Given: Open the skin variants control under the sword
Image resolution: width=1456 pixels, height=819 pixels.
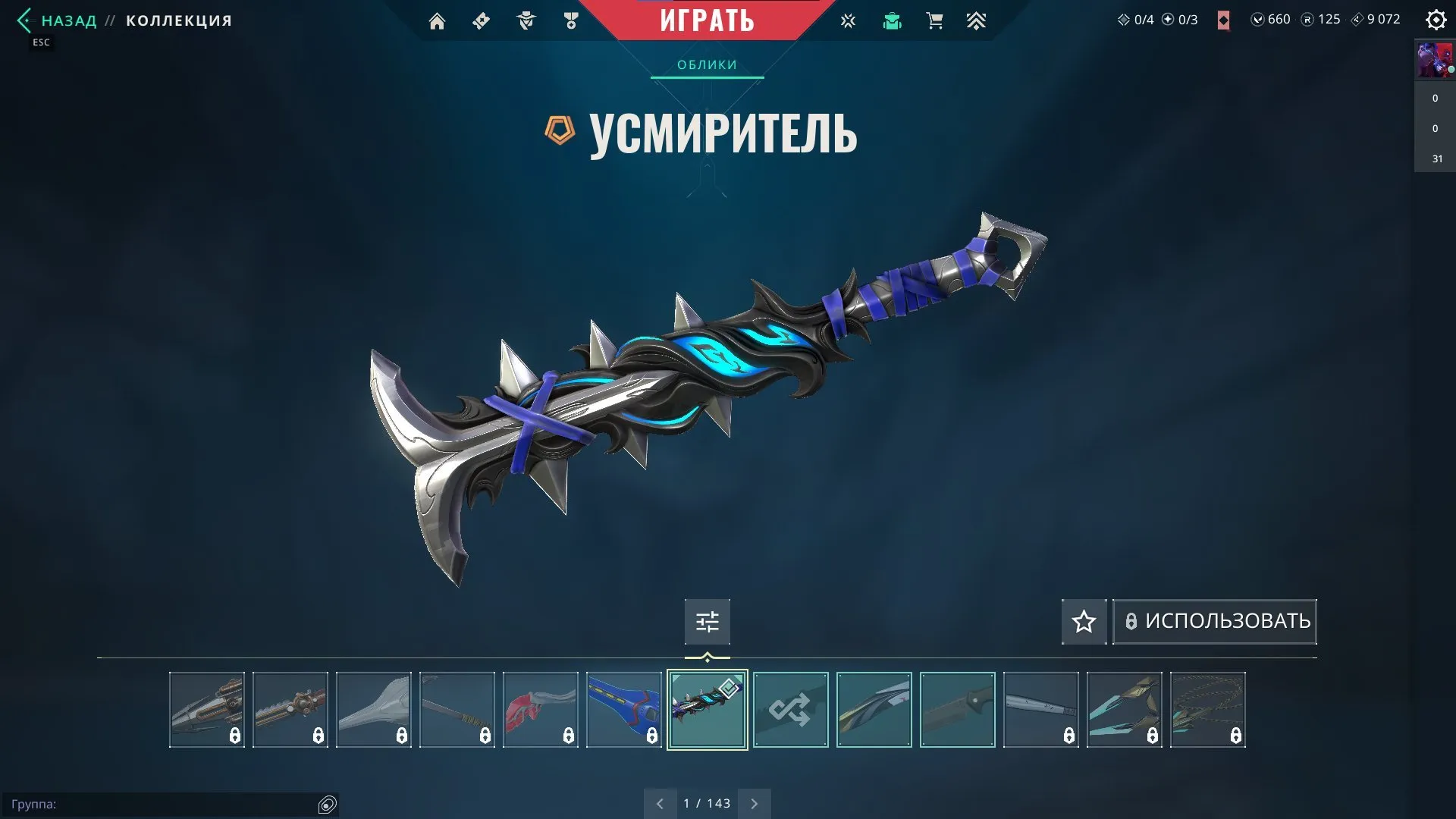Looking at the screenshot, I should (x=707, y=622).
